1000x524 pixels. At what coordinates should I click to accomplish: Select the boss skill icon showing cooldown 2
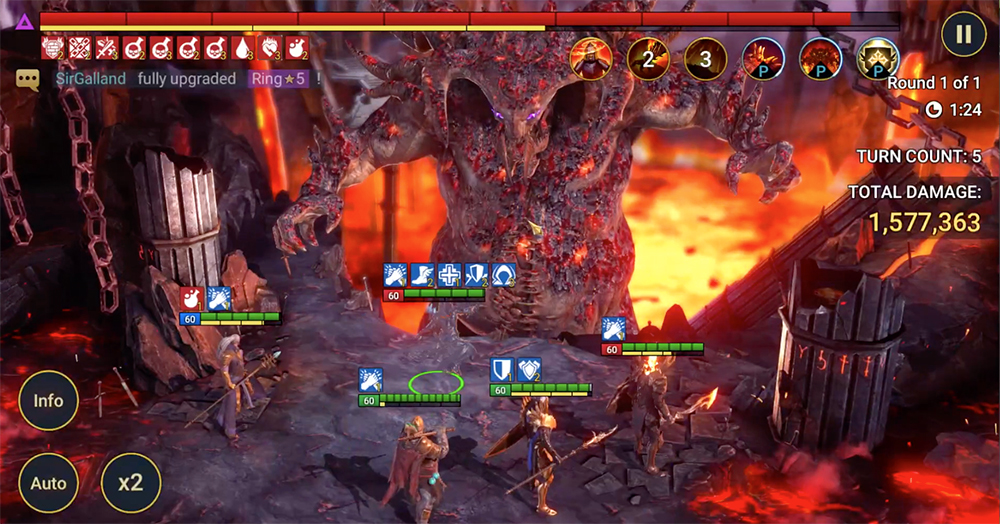[x=648, y=59]
